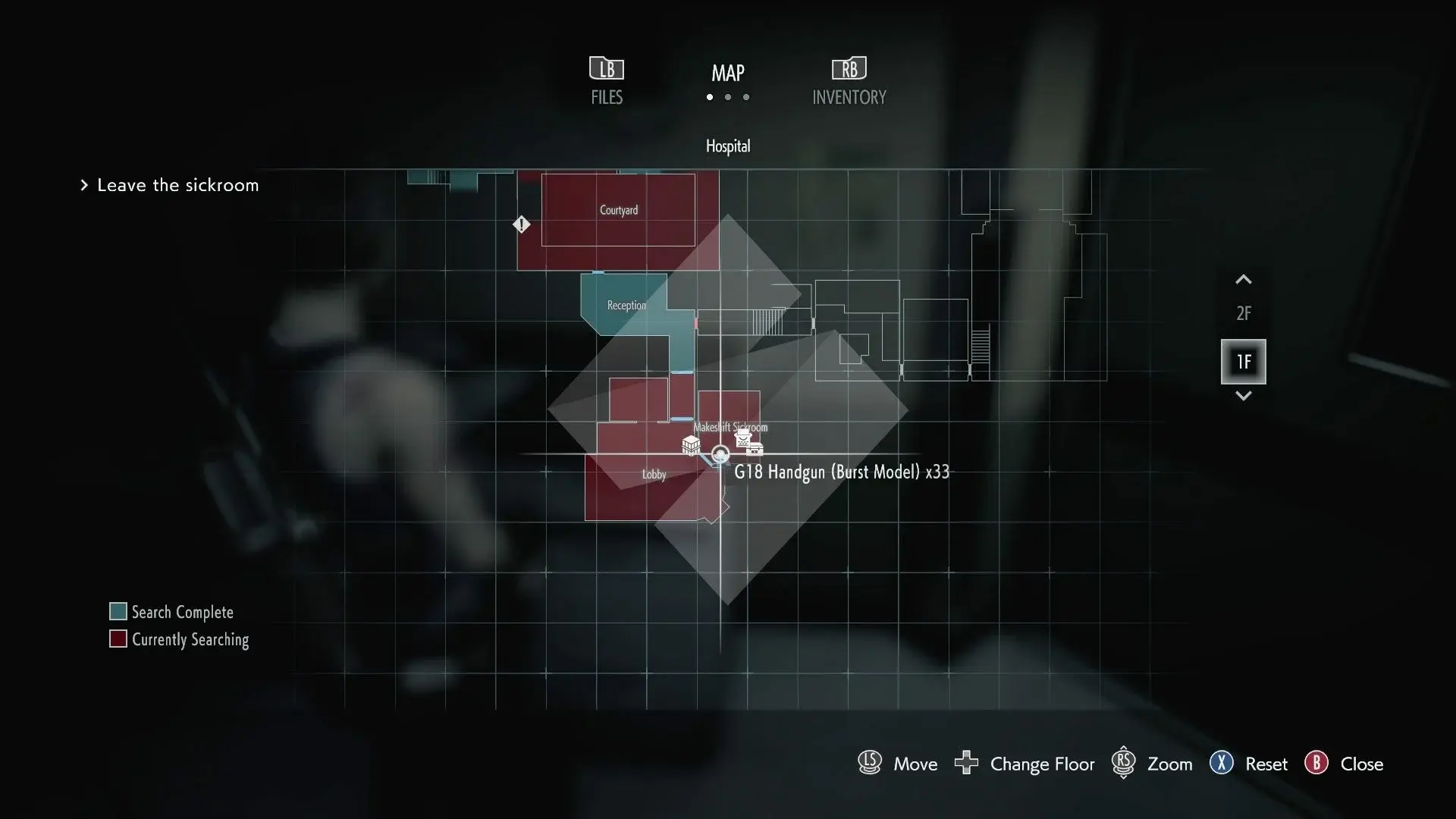Click the Currently Searching legend entry
The image size is (1456, 819).
pos(190,639)
